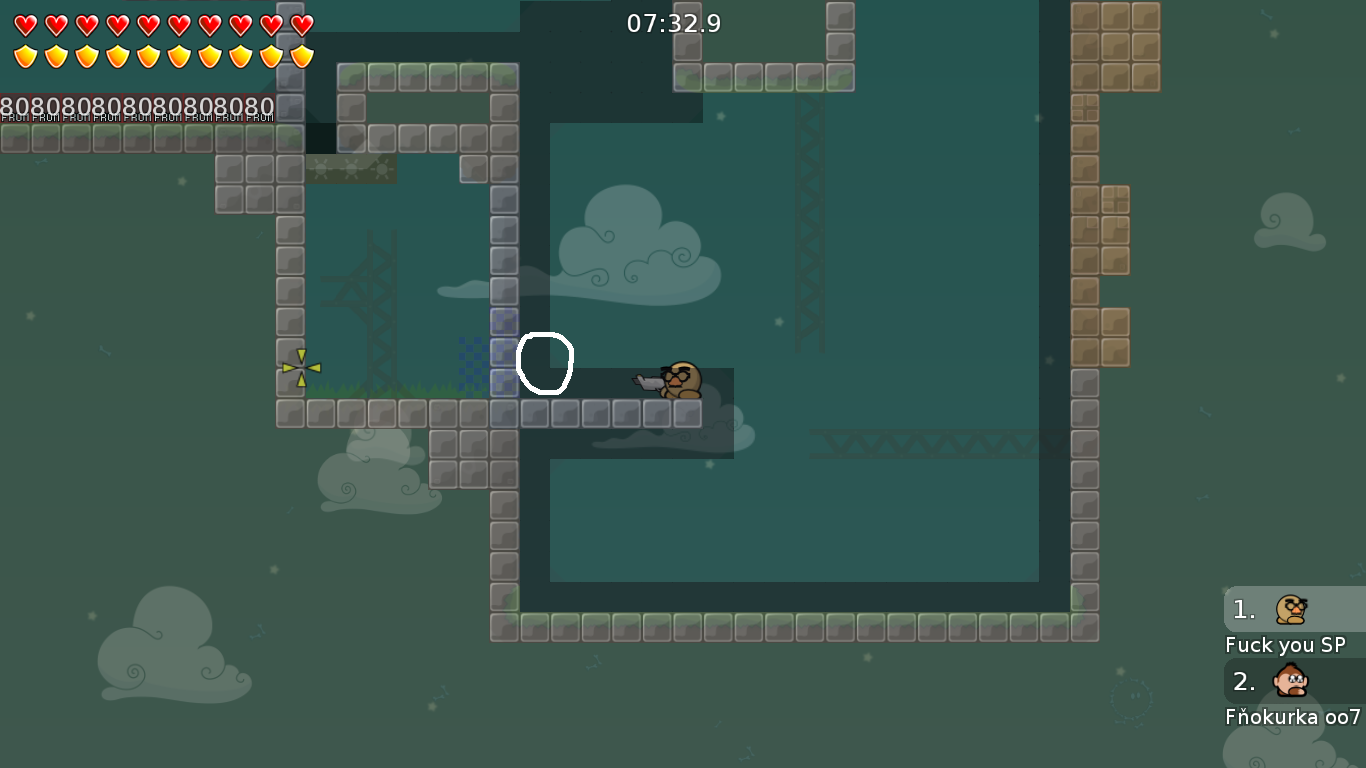Click the white circular crosshair marker
This screenshot has width=1366, height=768.
(x=545, y=364)
